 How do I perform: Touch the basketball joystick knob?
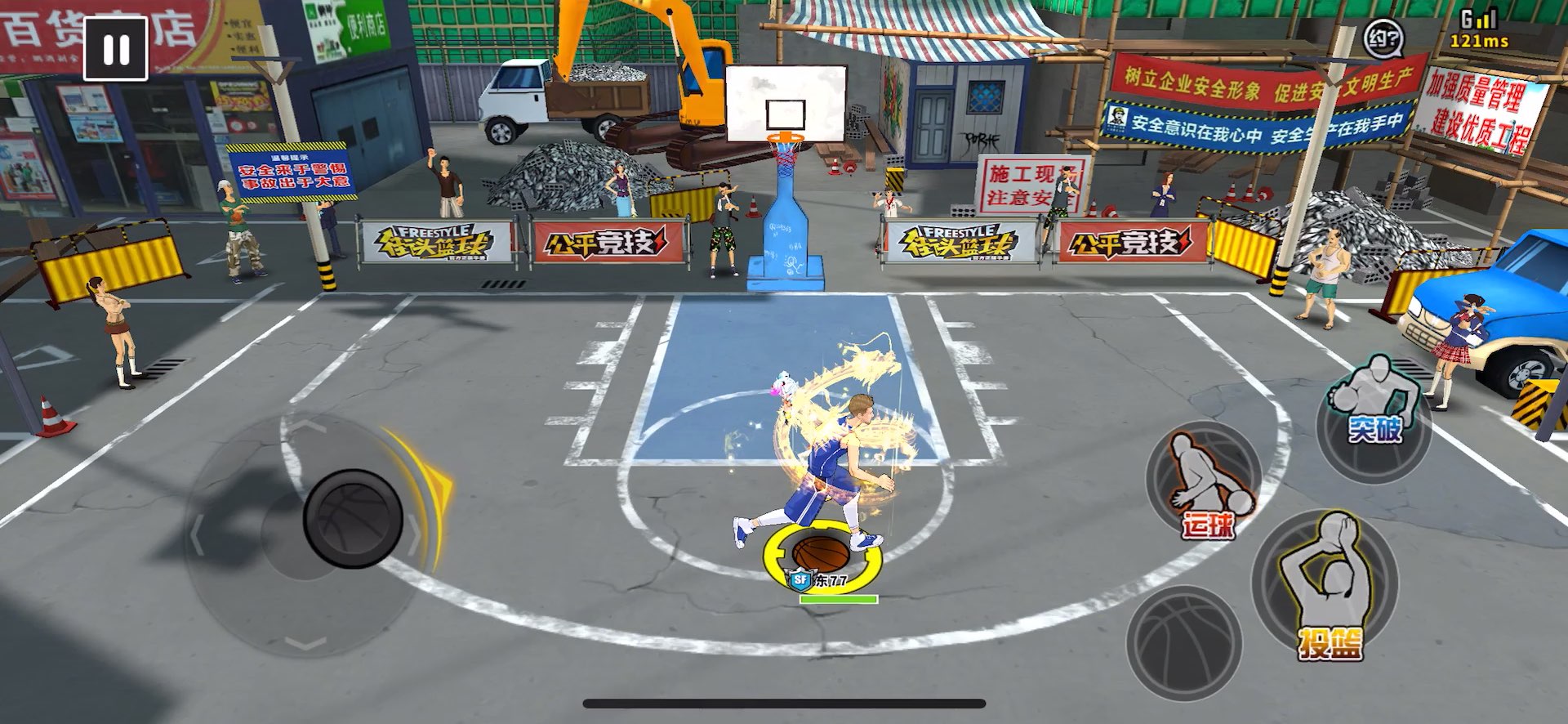353,519
